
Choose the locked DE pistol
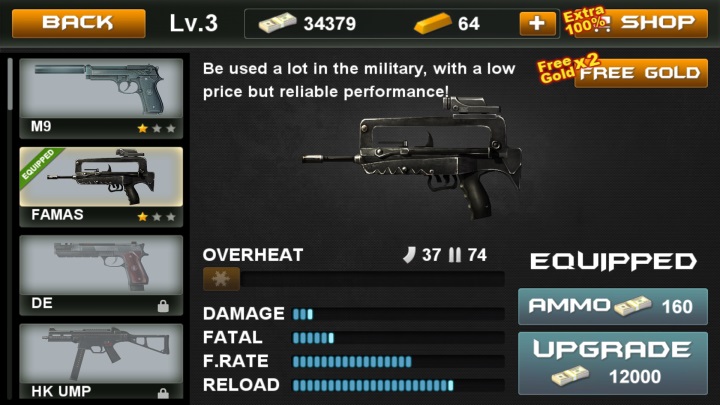101,274
